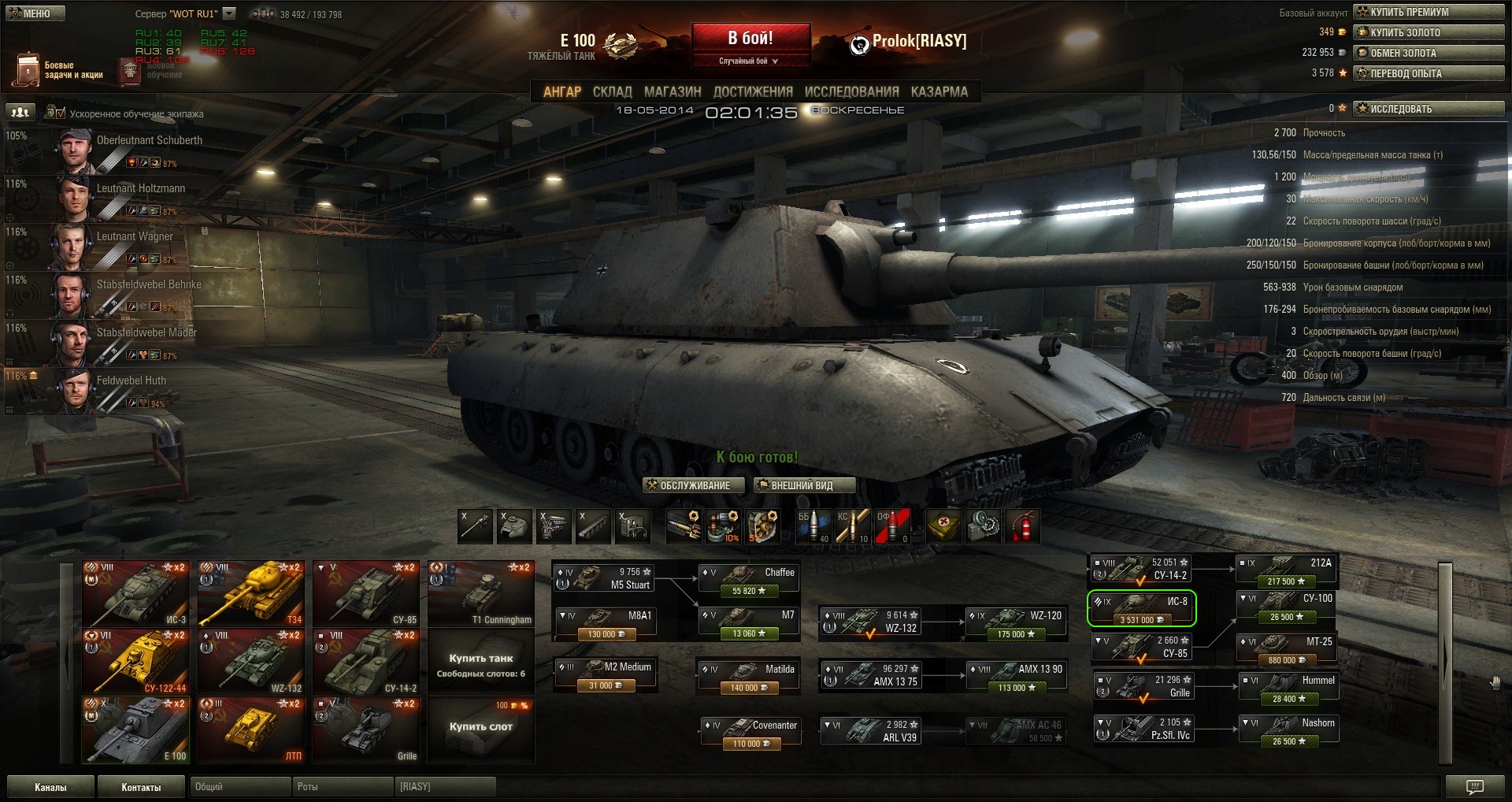1512x802 pixels.
Task: Open ВНЕШНИЙ ВИД customization
Action: [803, 485]
